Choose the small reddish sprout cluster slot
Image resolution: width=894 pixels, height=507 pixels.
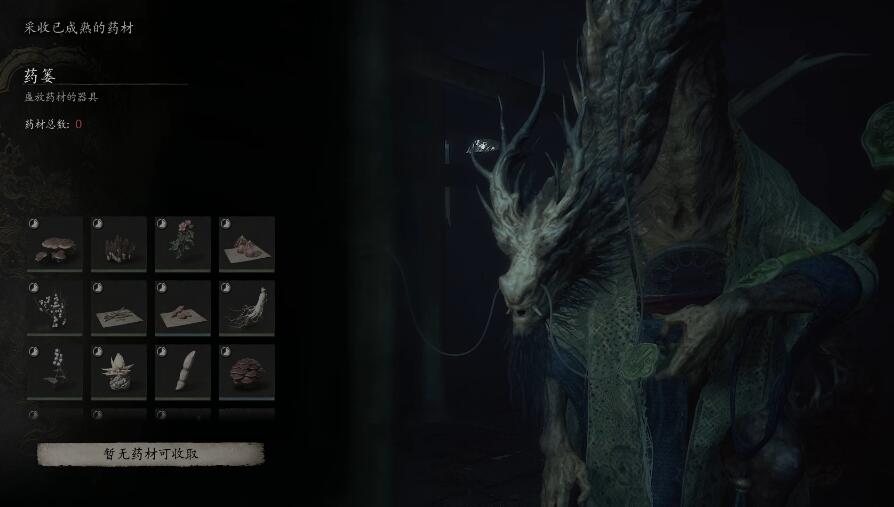pos(119,244)
